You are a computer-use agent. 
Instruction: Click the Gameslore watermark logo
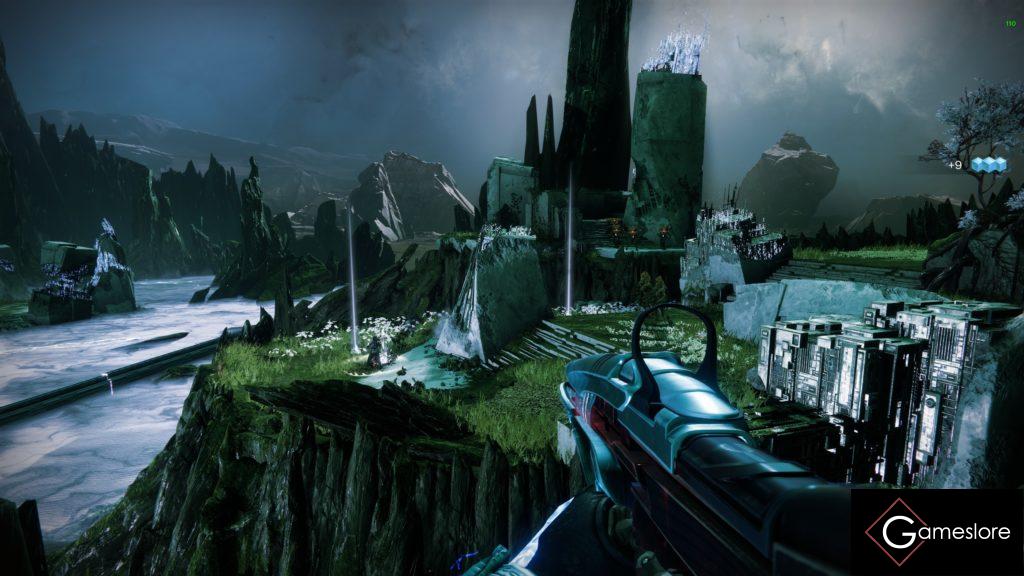point(937,532)
